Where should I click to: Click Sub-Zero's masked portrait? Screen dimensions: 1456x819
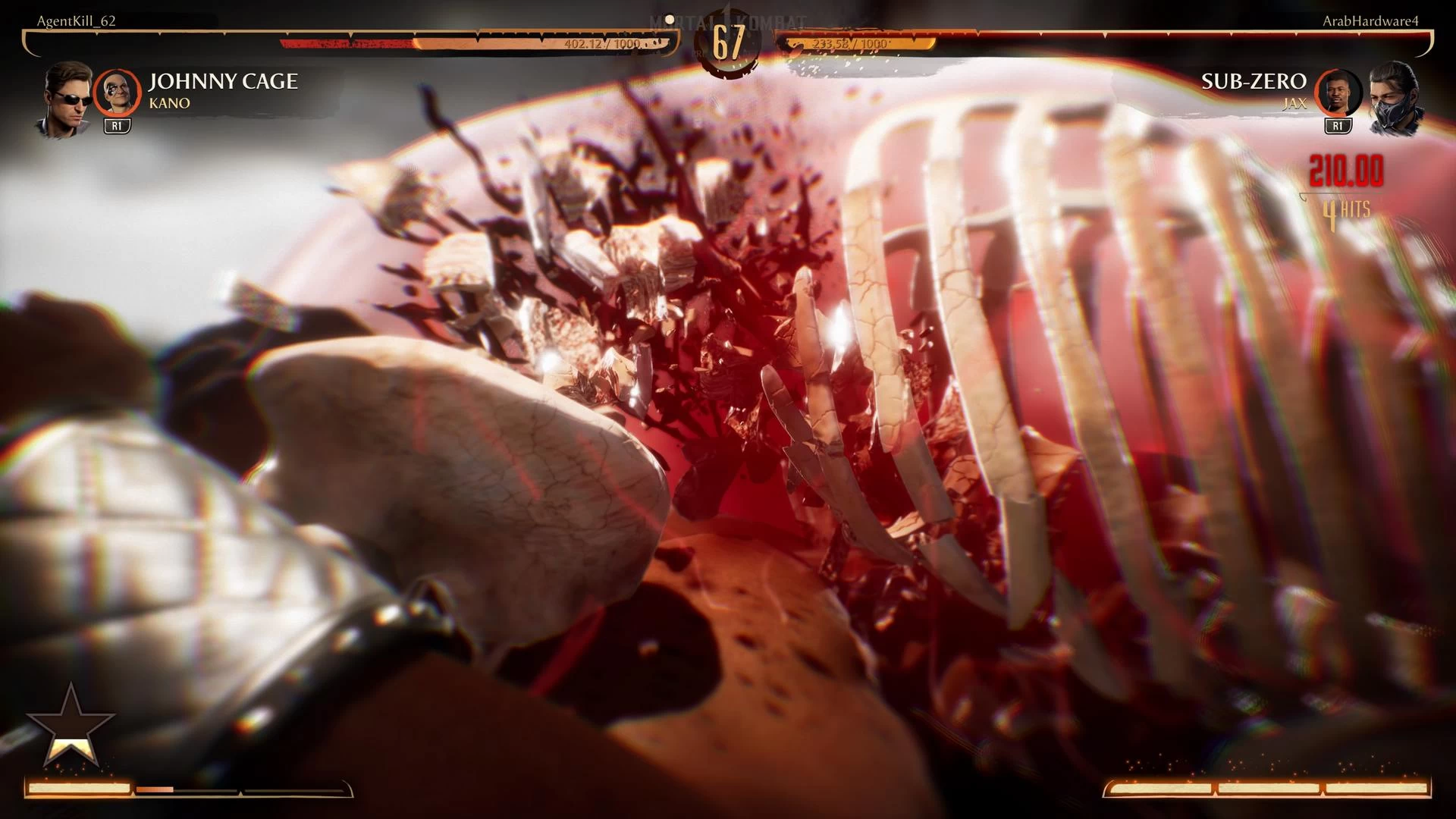coord(1394,99)
